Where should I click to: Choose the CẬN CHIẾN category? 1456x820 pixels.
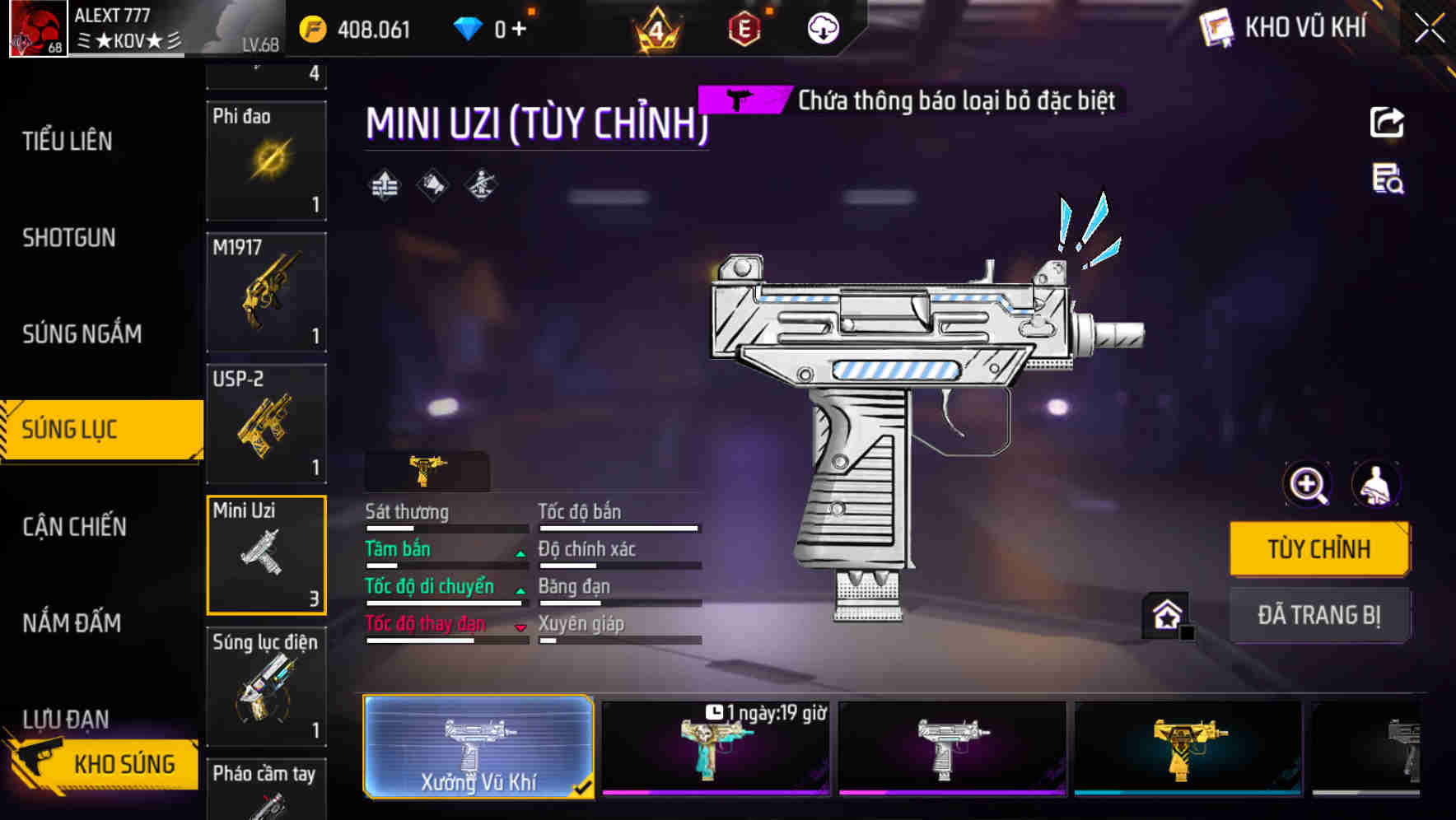click(74, 527)
